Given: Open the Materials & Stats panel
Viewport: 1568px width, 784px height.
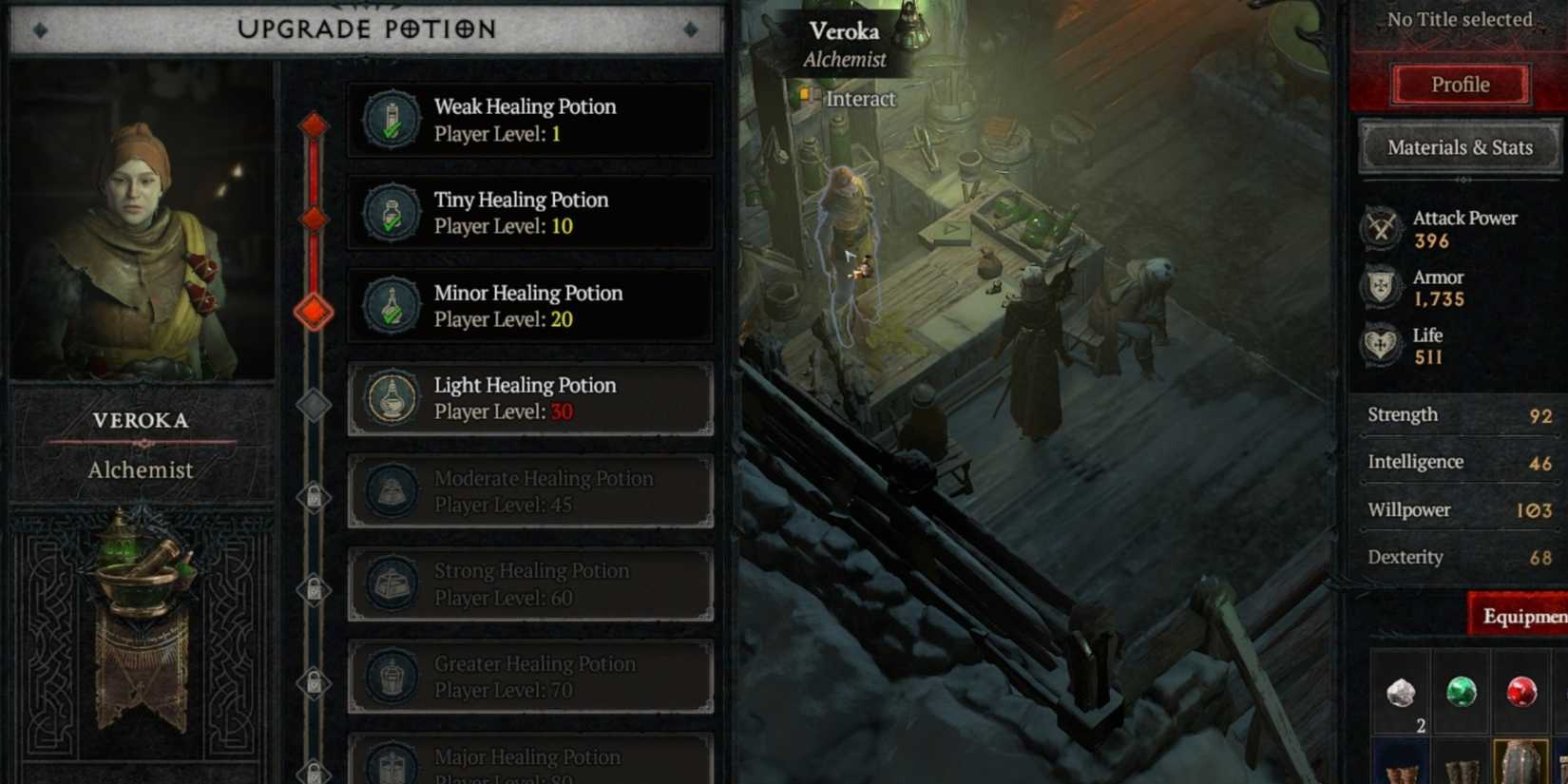Looking at the screenshot, I should (1460, 147).
